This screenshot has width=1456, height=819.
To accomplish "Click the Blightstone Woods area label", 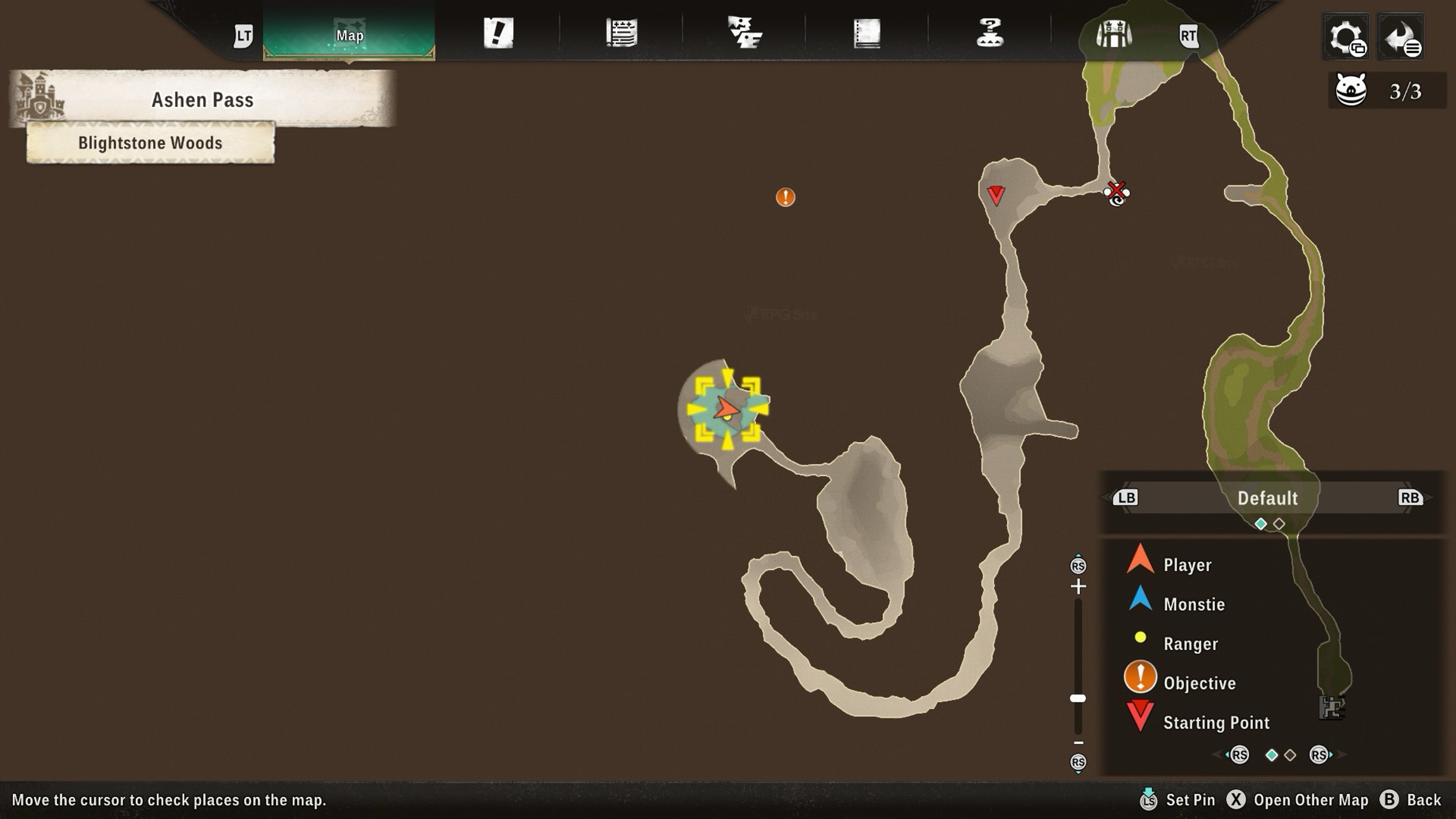I will click(x=150, y=143).
